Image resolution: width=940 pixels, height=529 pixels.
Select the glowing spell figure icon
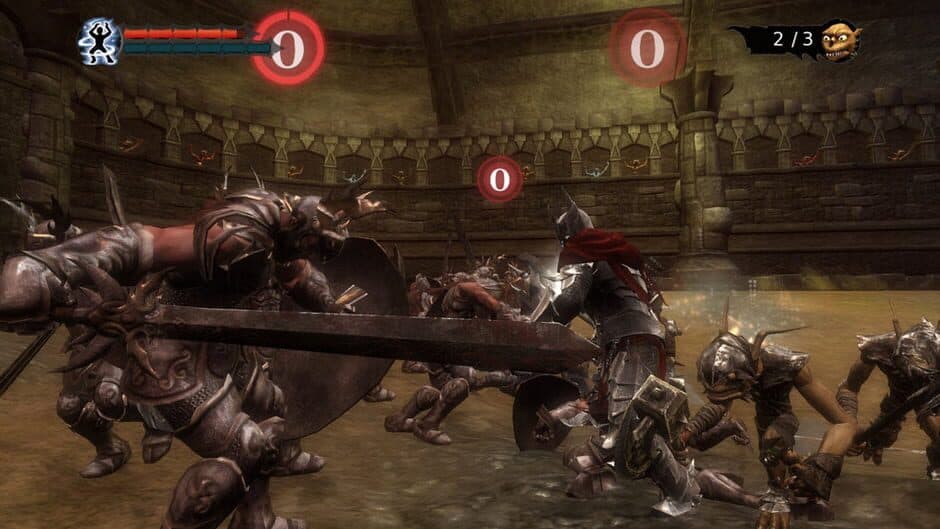(100, 41)
